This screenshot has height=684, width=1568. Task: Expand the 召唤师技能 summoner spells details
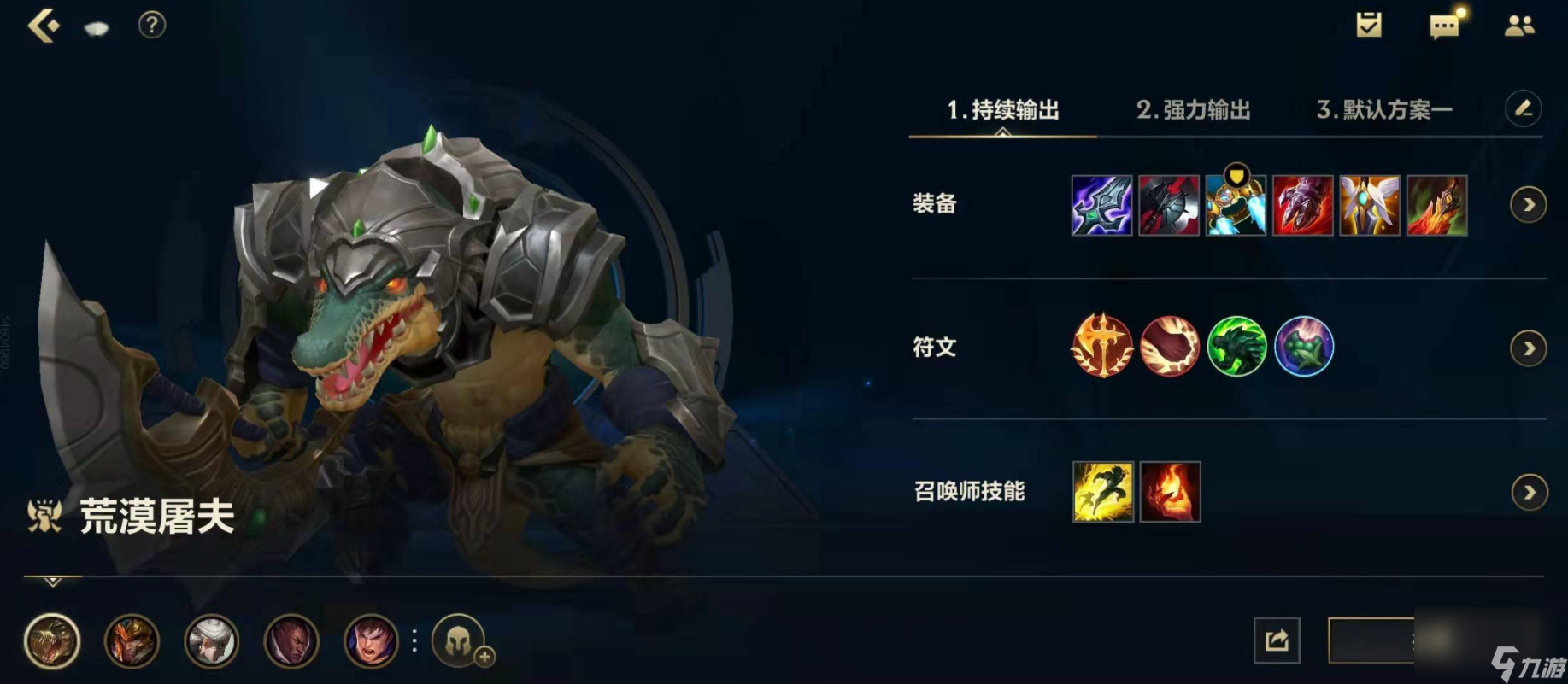pyautogui.click(x=1529, y=492)
